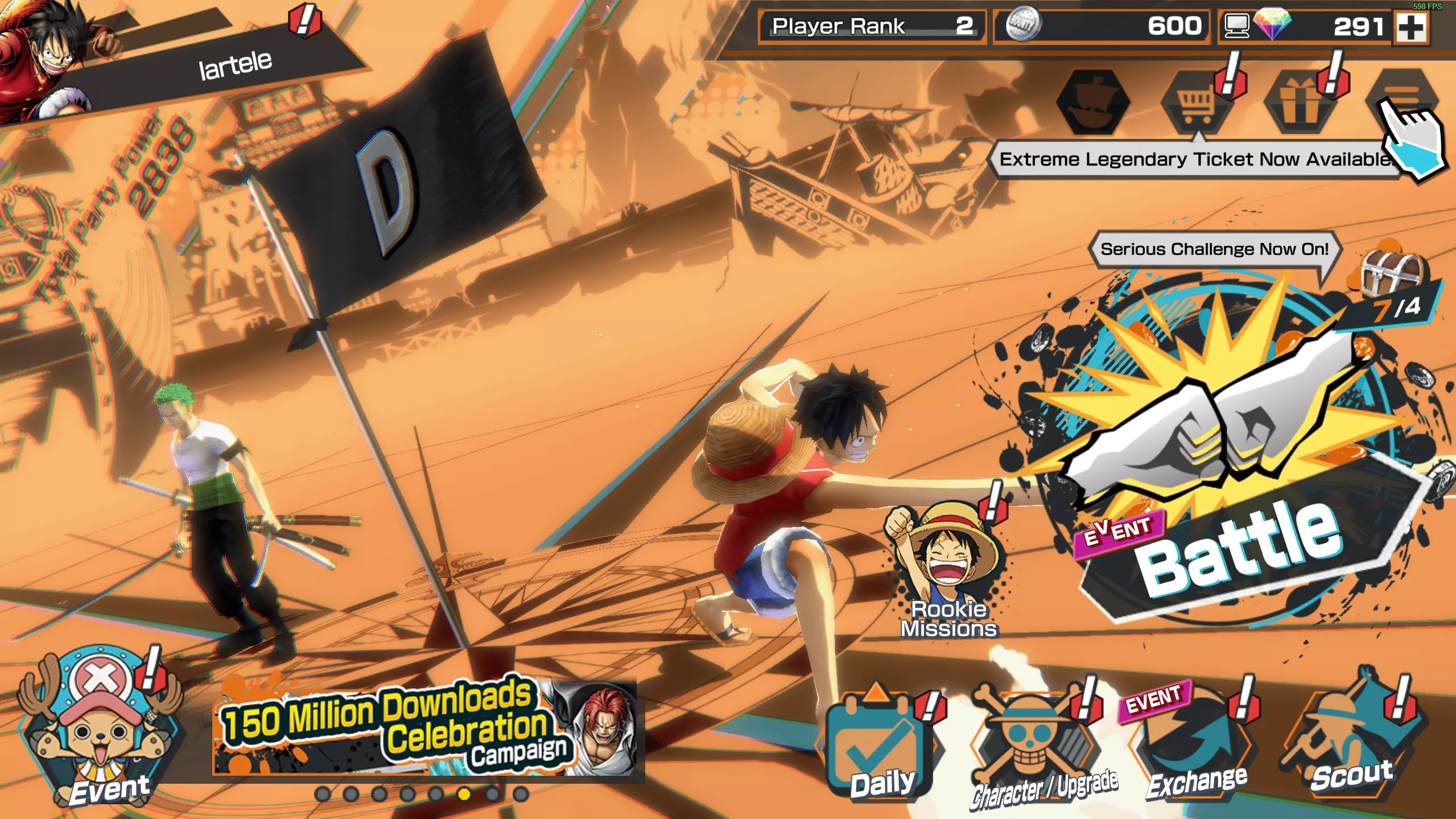
Task: Open the shopping cart shop icon
Action: point(1197,102)
